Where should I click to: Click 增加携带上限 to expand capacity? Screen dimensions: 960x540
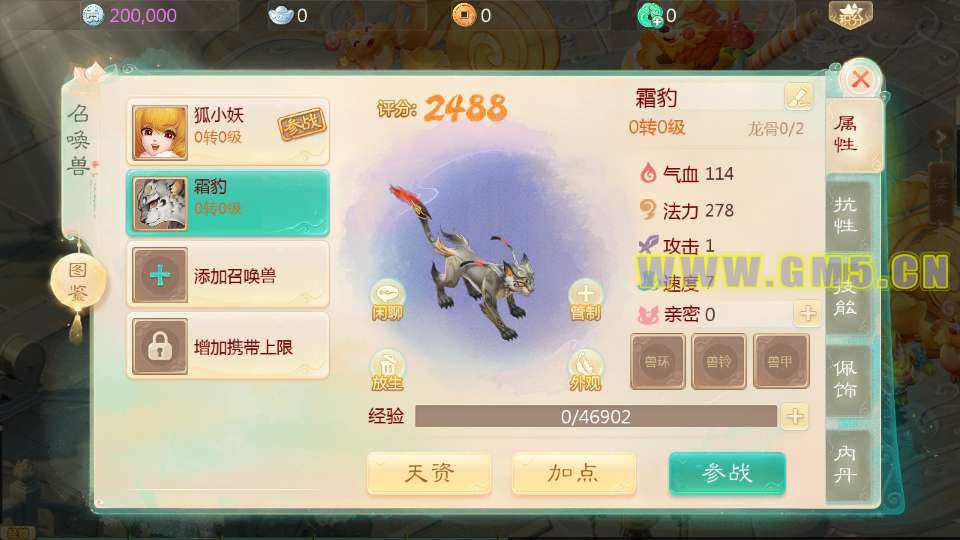(x=228, y=347)
